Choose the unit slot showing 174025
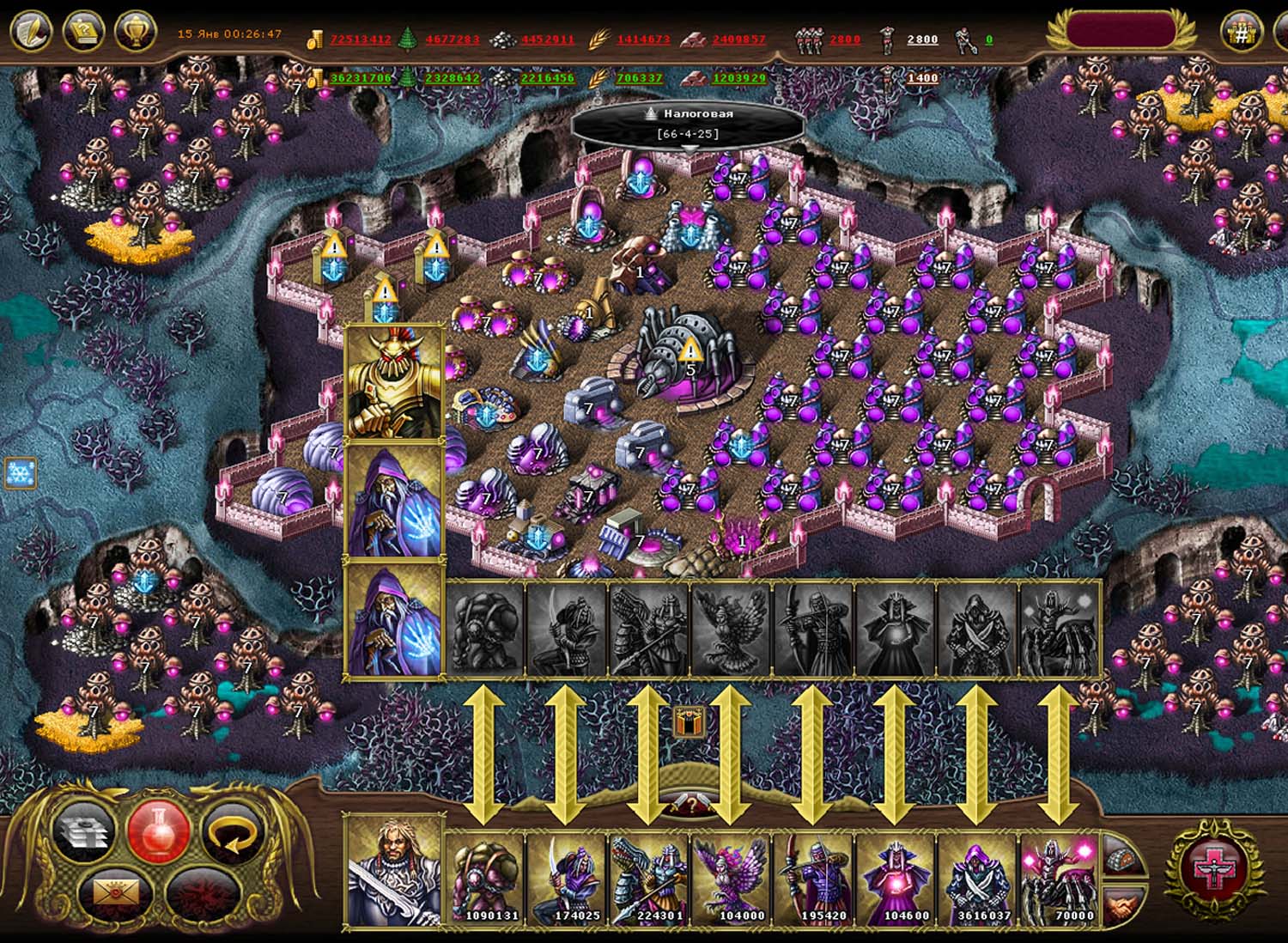Viewport: 1288px width, 943px height. (568, 879)
